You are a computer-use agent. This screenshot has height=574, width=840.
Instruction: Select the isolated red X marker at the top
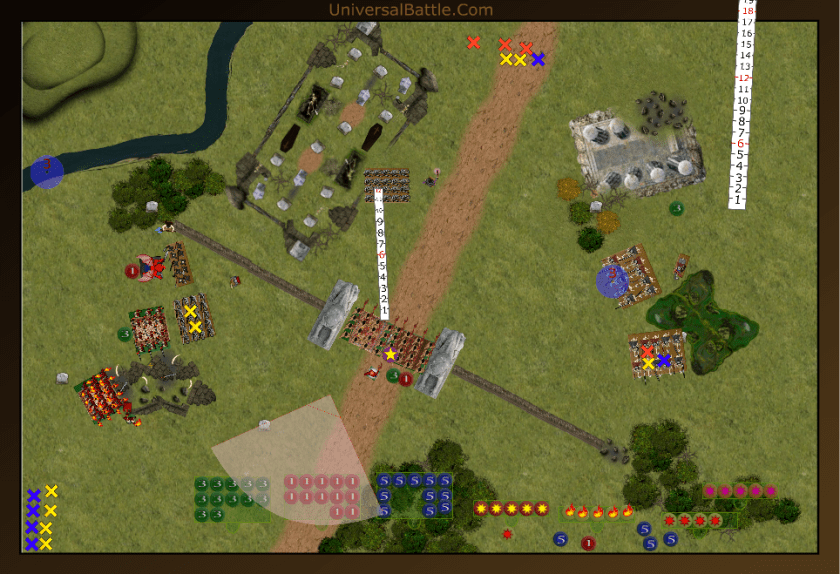(x=473, y=42)
